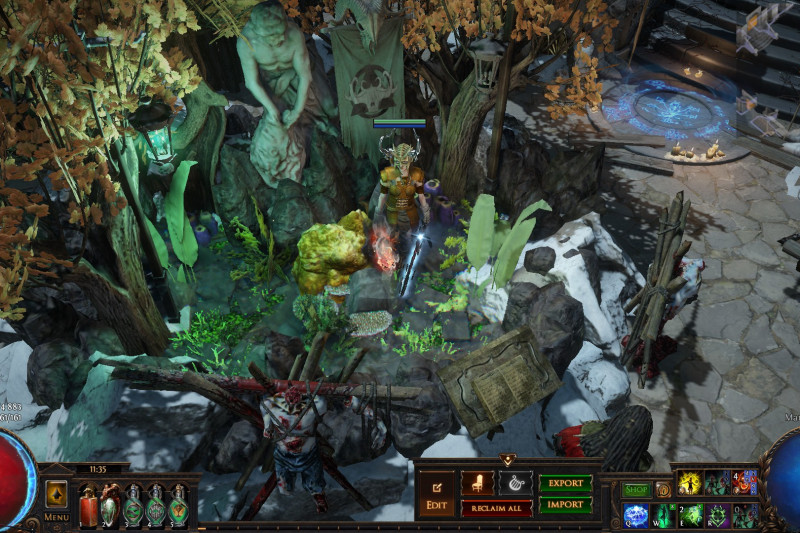Import a hideout layout

coord(566,505)
